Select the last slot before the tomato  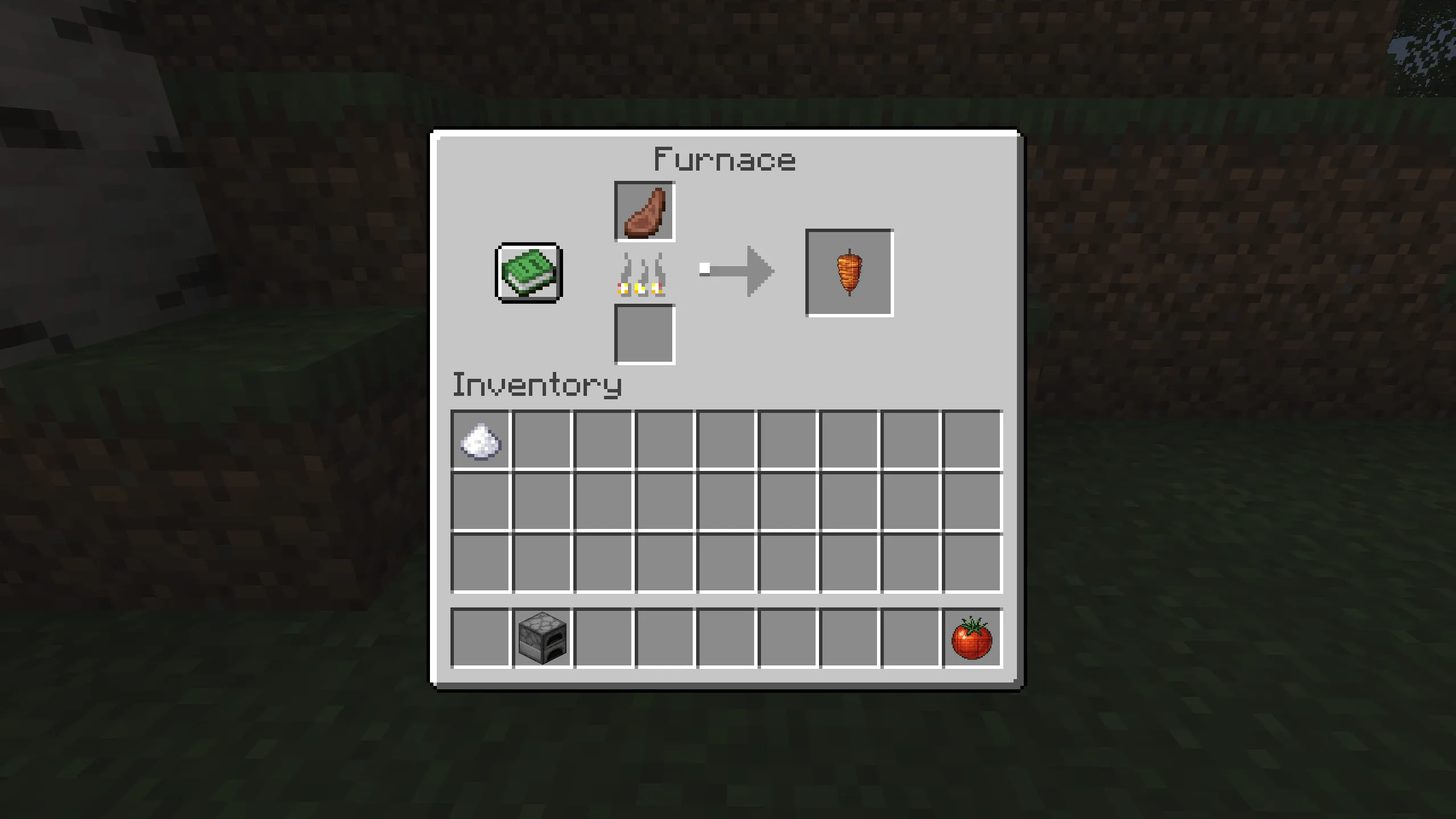911,637
